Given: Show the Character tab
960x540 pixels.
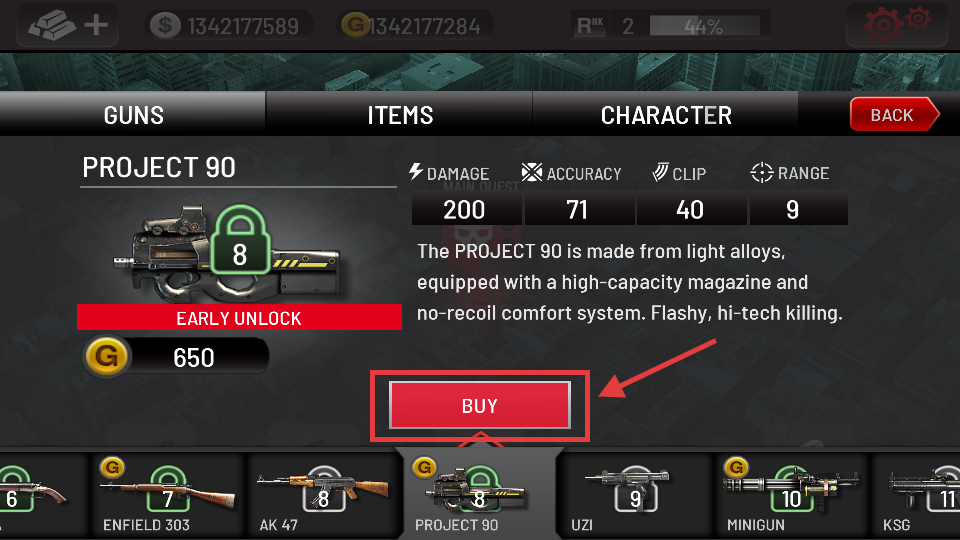Looking at the screenshot, I should [666, 115].
